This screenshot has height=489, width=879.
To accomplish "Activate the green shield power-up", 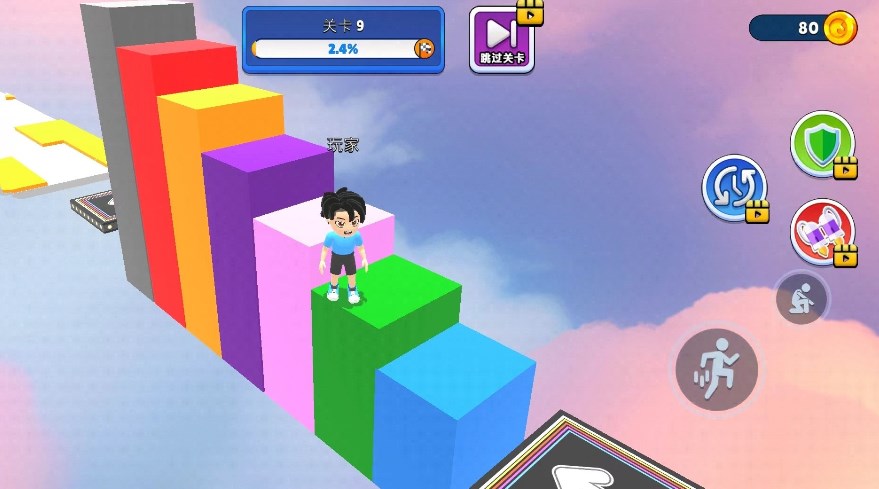I will coord(822,144).
